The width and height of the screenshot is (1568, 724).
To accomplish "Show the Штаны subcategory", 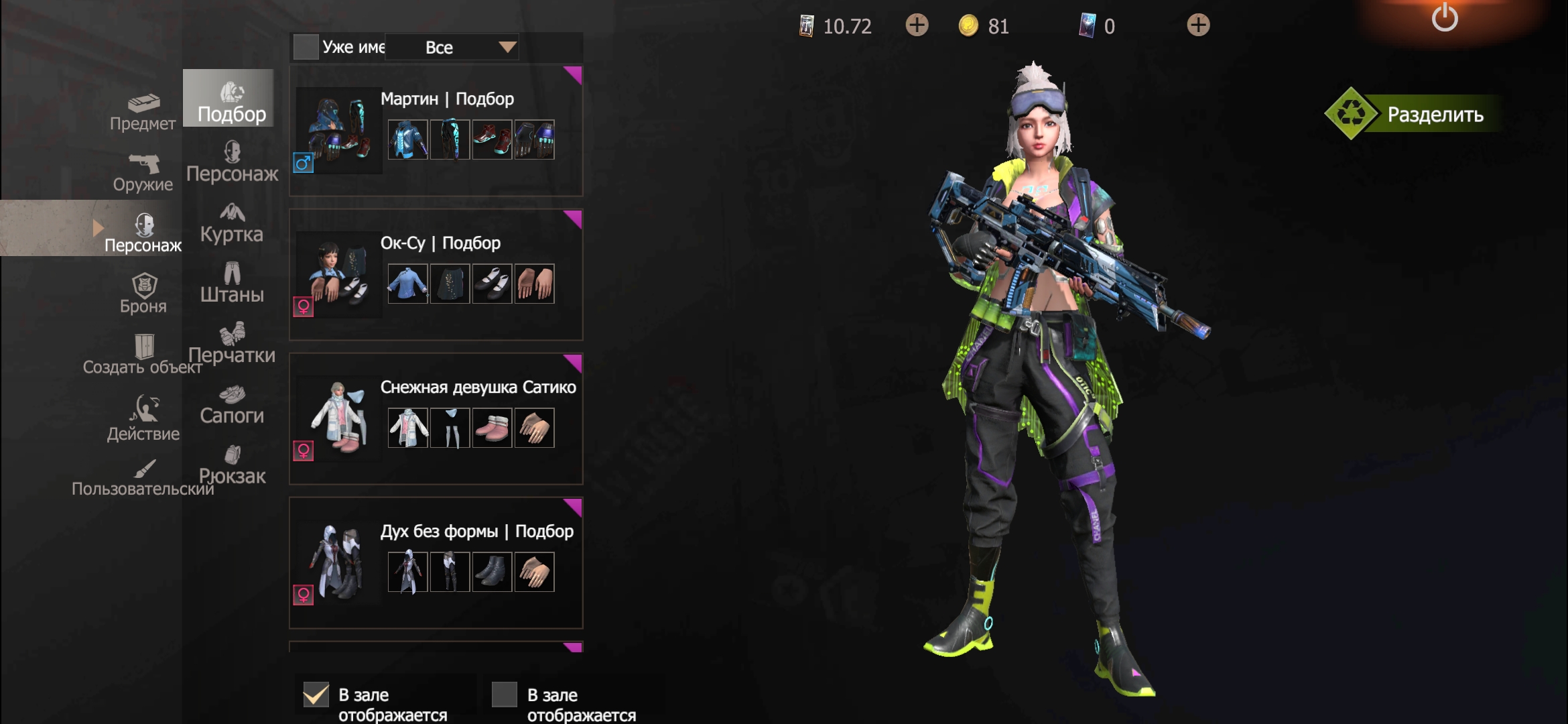I will point(232,283).
